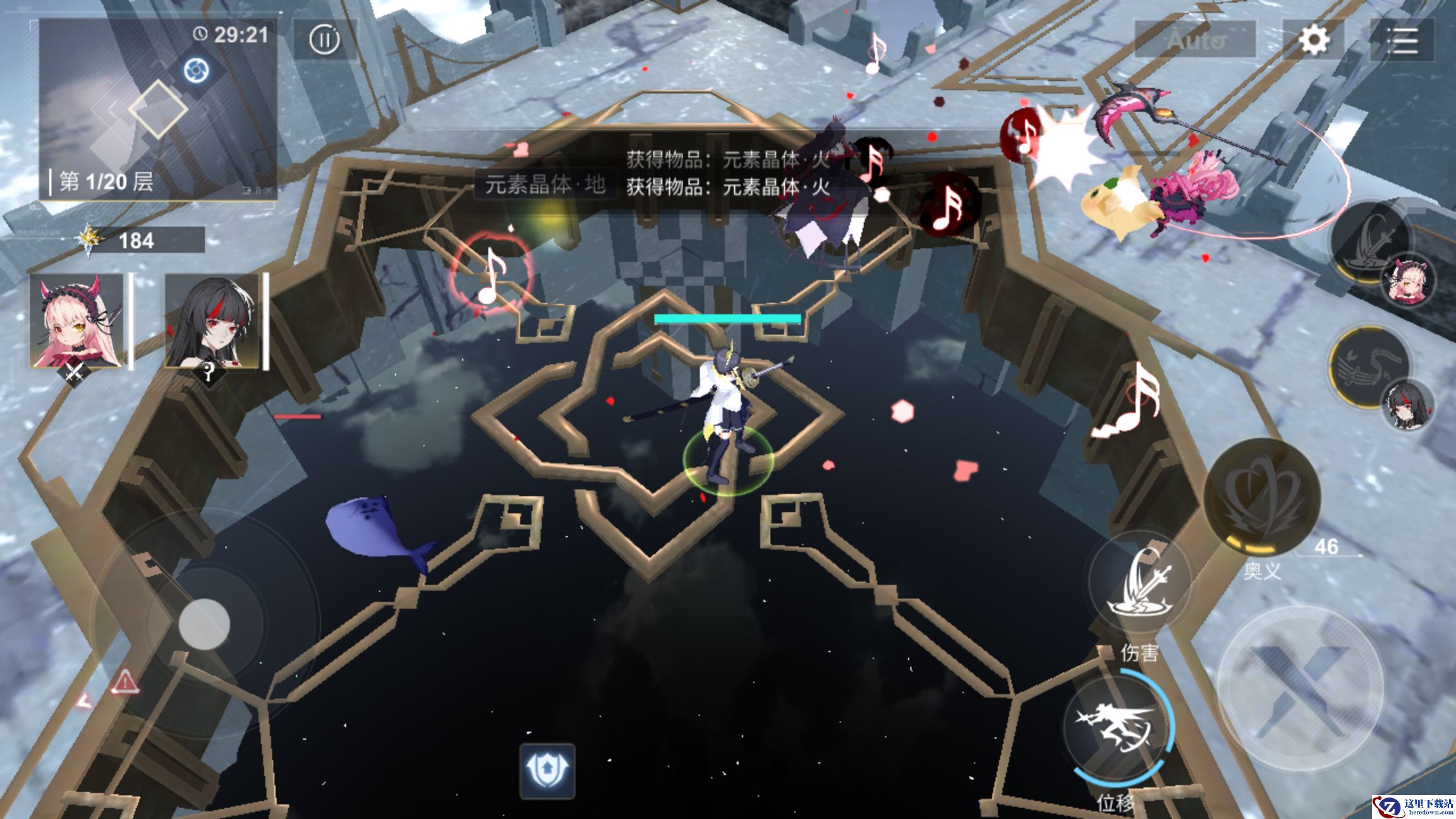The width and height of the screenshot is (1456, 819).
Task: Pause the game with the pause button
Action: pyautogui.click(x=325, y=40)
